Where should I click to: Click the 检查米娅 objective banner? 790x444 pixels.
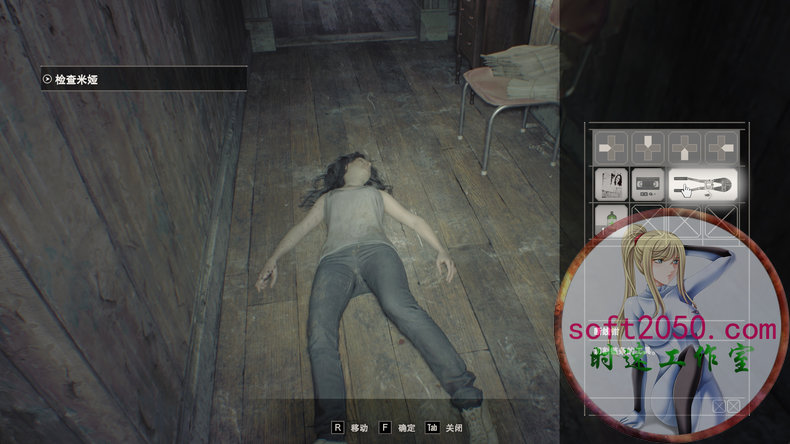(144, 78)
